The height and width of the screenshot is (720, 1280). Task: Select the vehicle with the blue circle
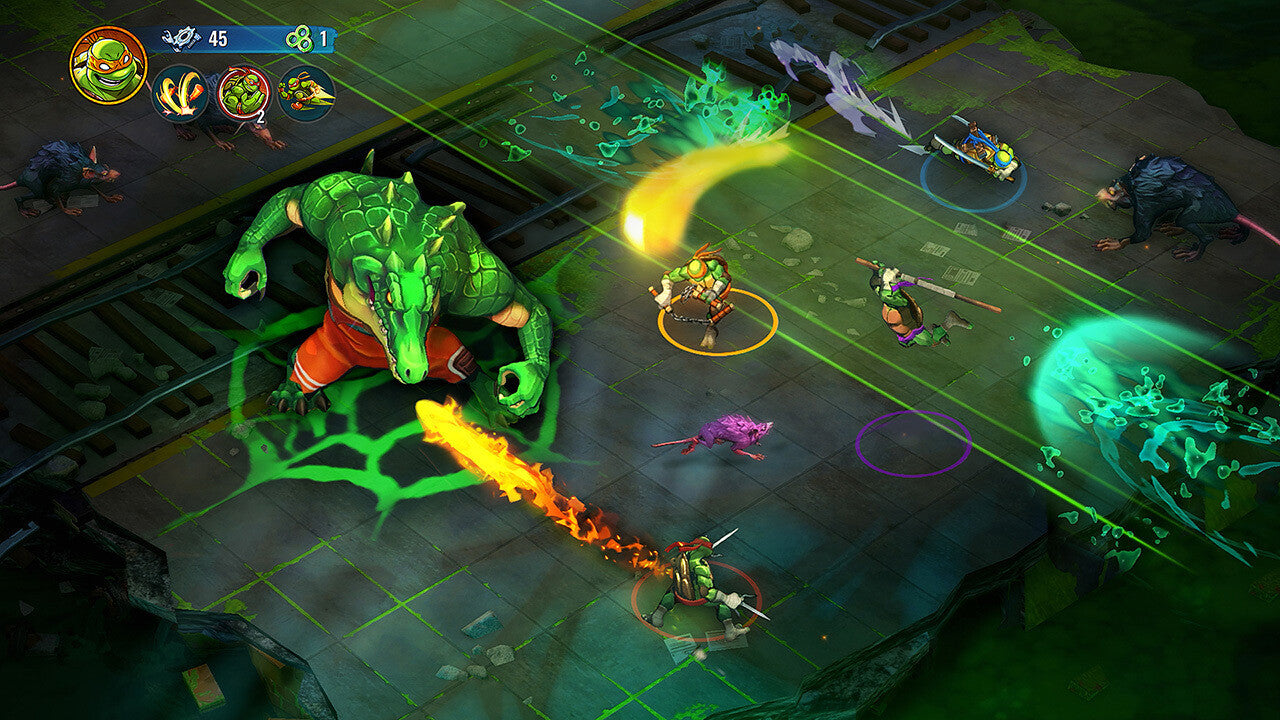(x=975, y=150)
